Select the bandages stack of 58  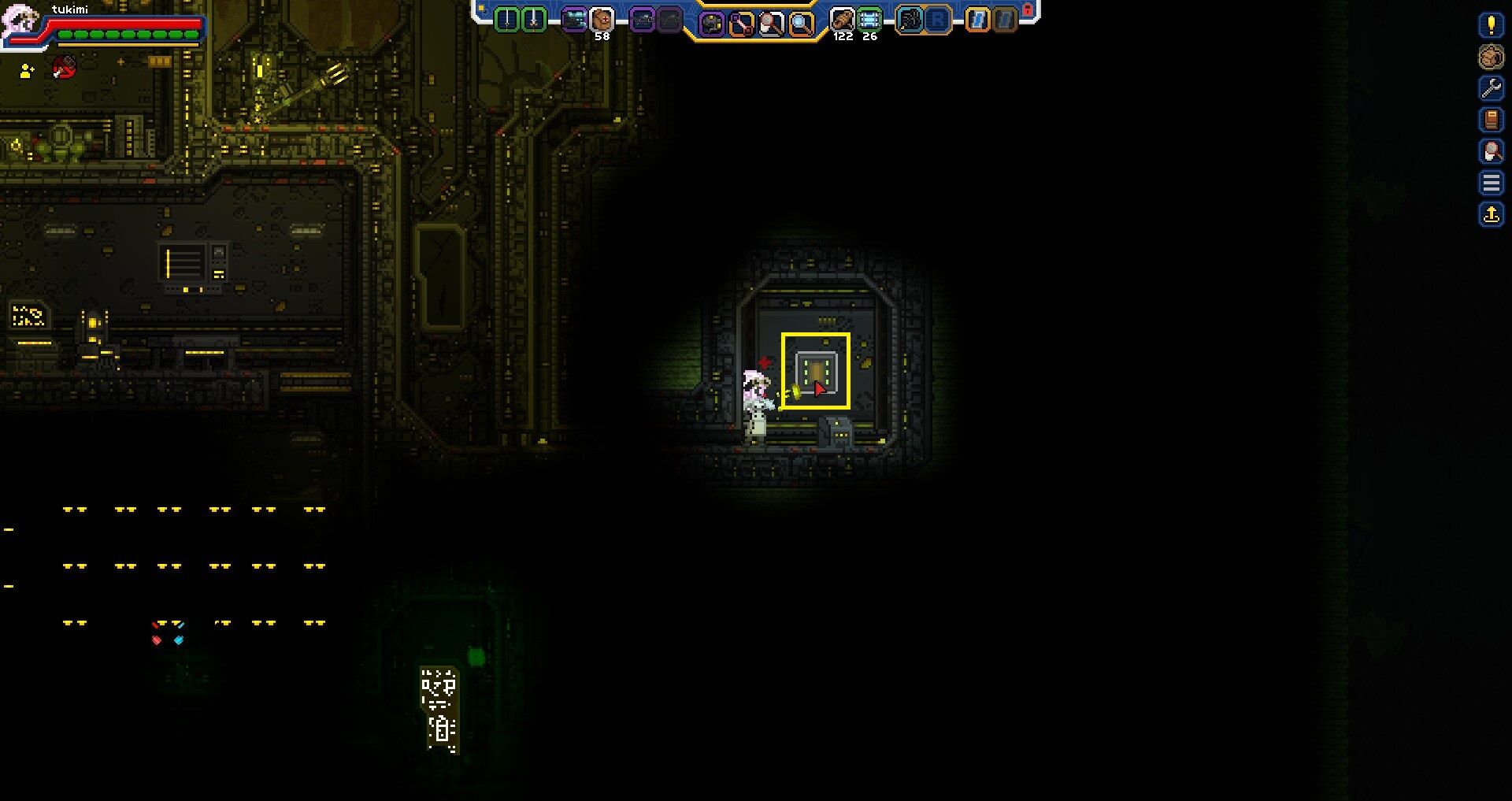click(x=602, y=17)
